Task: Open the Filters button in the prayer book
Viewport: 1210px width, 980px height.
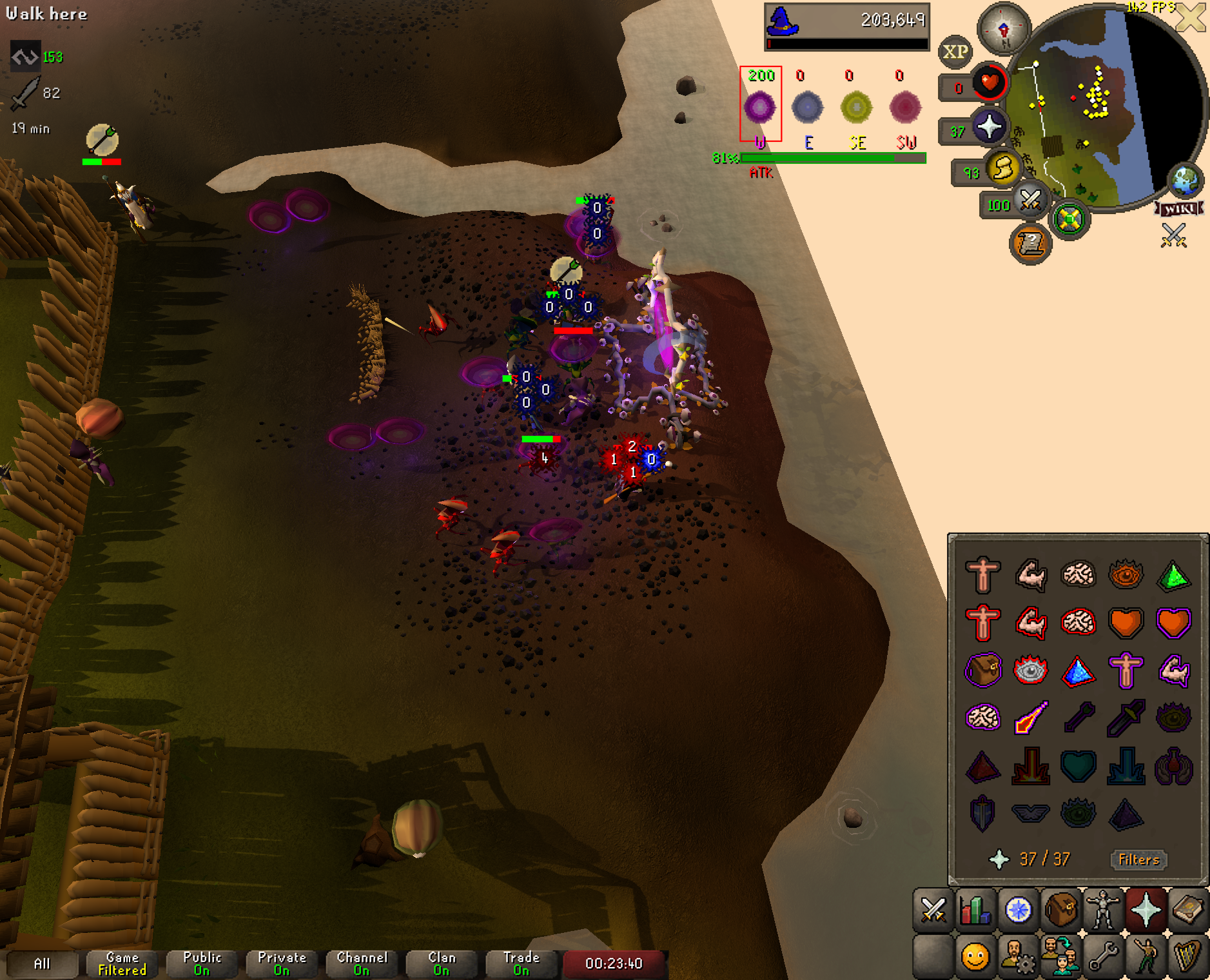Action: tap(1138, 859)
